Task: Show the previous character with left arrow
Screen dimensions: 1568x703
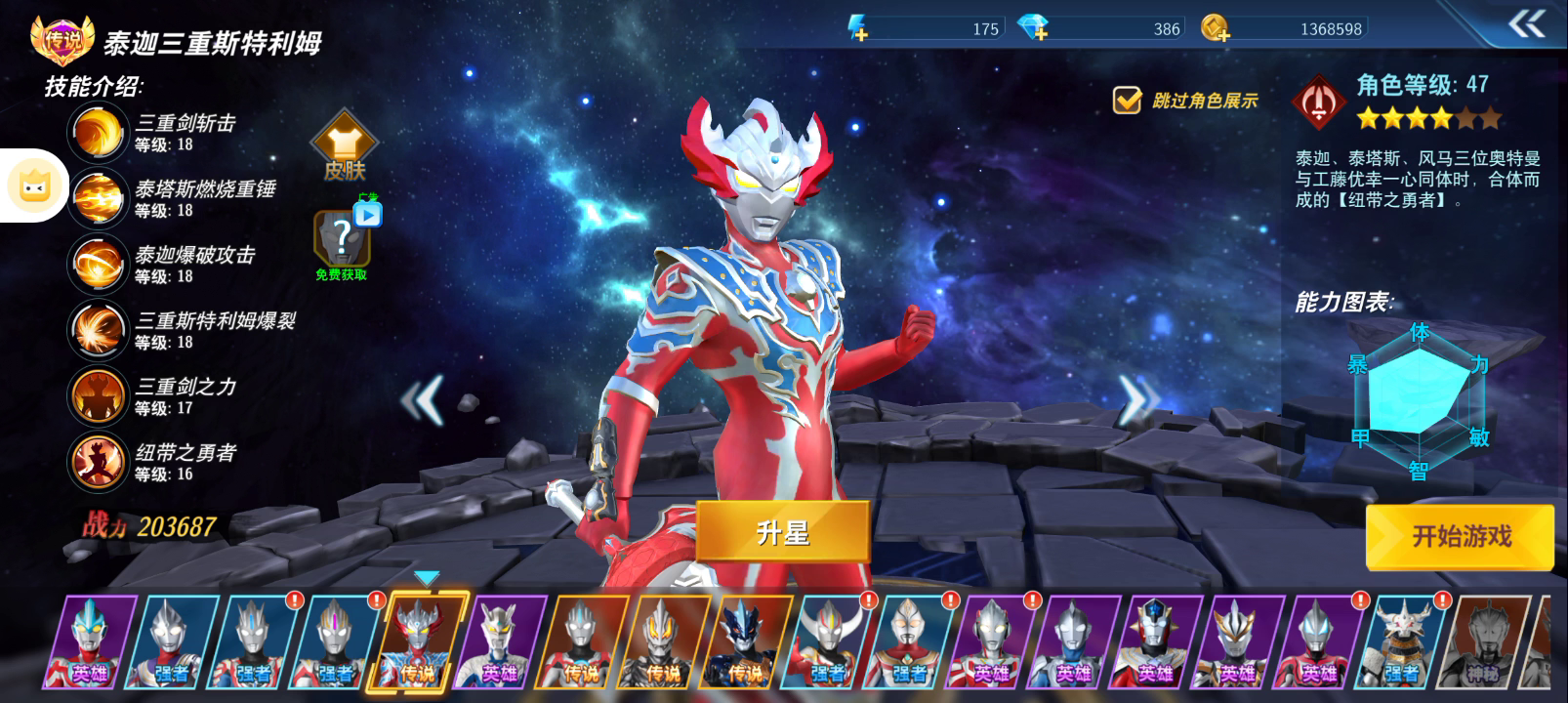Action: [423, 398]
